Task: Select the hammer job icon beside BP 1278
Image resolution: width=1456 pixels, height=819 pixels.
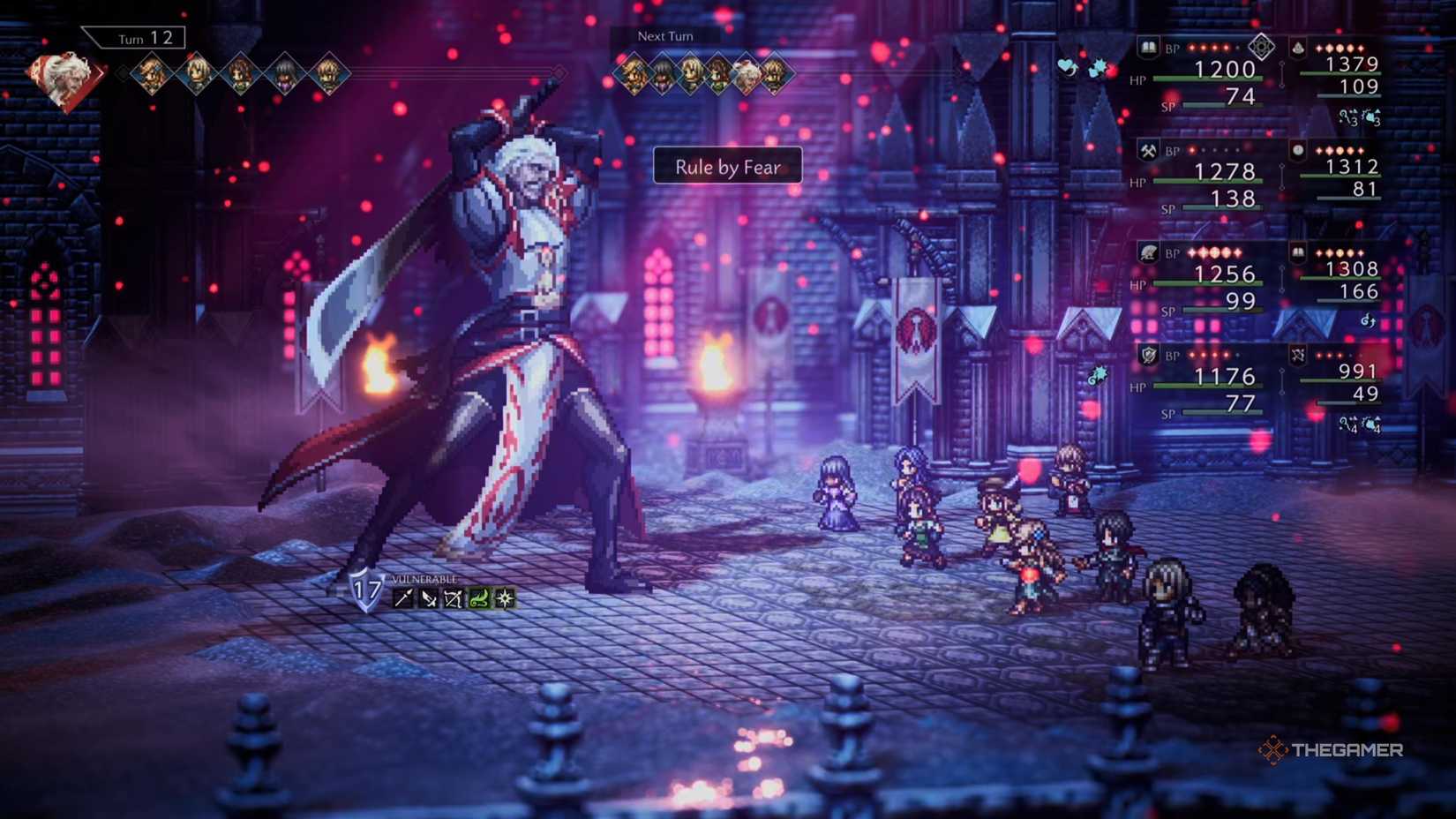Action: 1150,148
